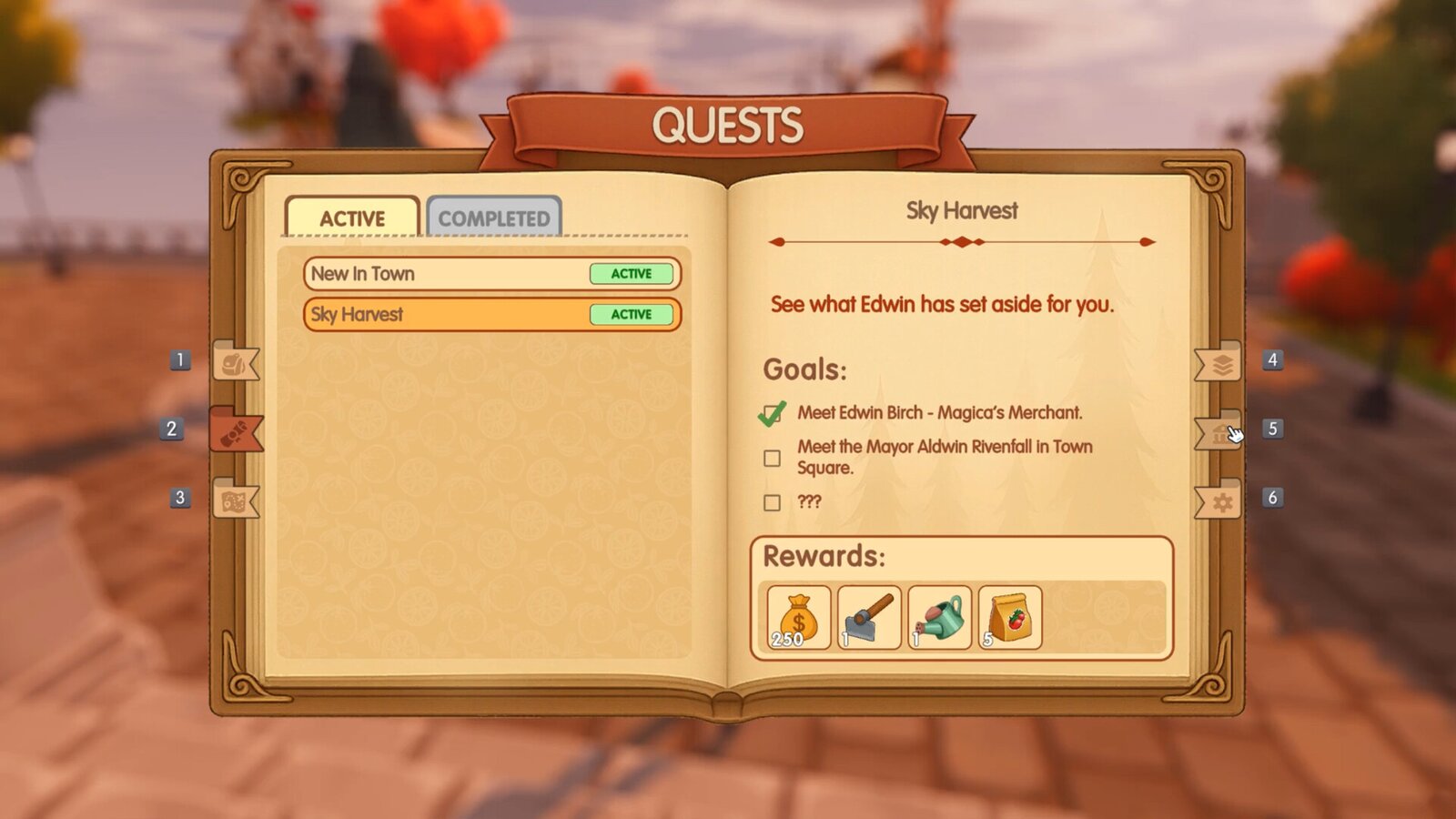Click the seed bag reward icon
Image resolution: width=1456 pixels, height=819 pixels.
[1010, 618]
